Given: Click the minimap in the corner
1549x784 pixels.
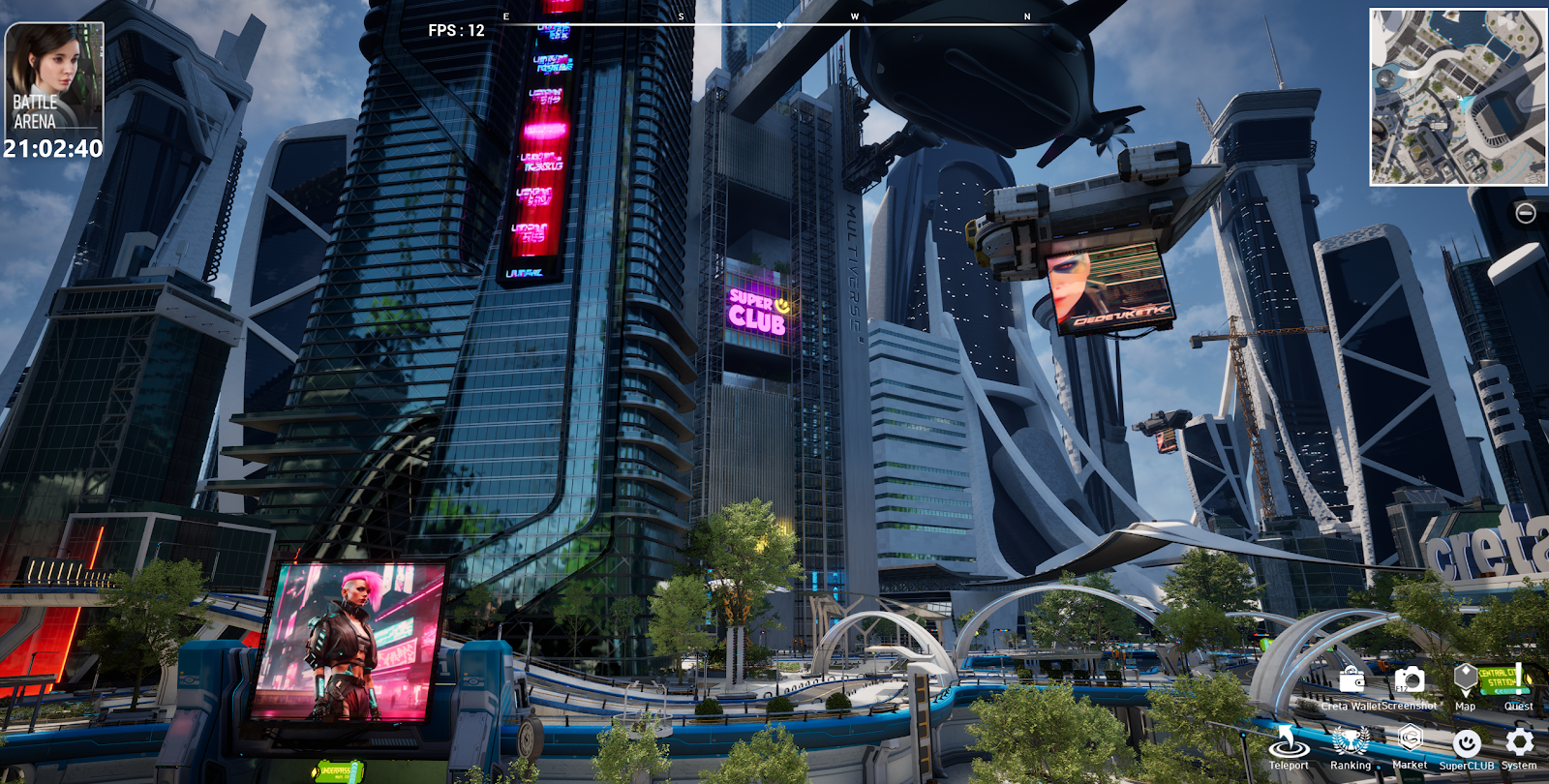Looking at the screenshot, I should click(1458, 97).
